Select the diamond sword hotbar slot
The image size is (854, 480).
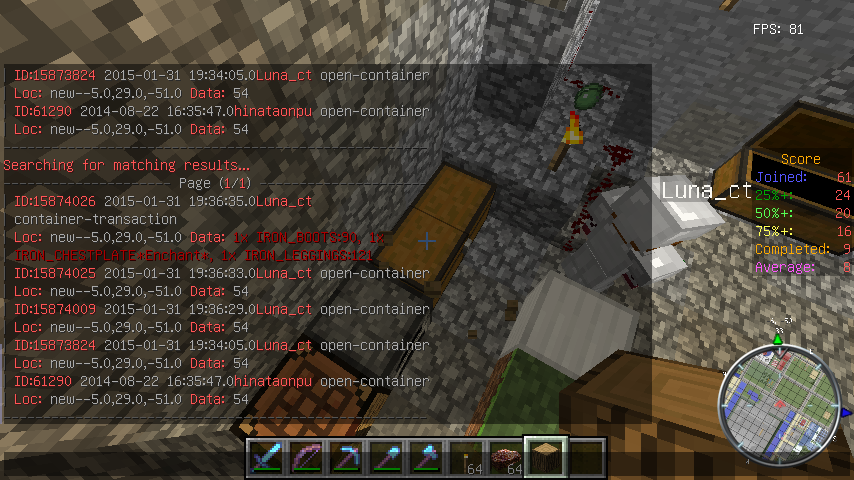[267, 458]
